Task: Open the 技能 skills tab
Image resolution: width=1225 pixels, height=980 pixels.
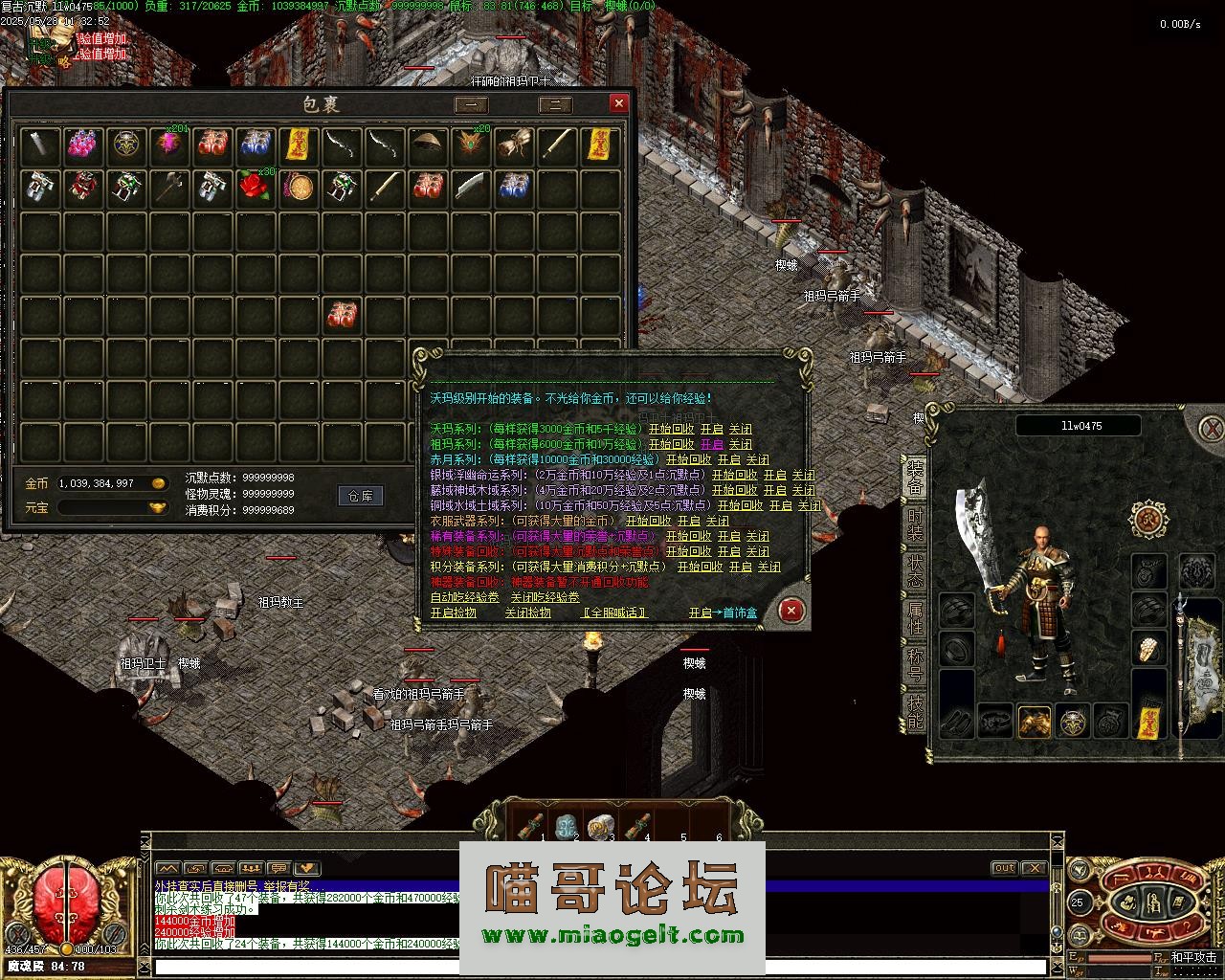Action: point(915,710)
